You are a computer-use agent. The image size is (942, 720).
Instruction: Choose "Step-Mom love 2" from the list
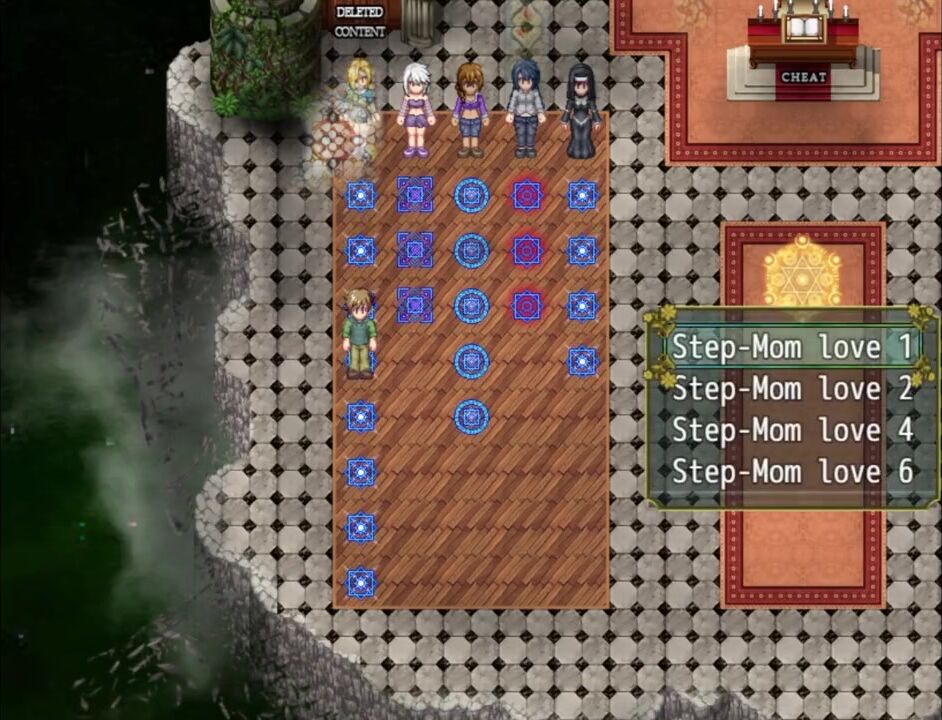tap(792, 389)
